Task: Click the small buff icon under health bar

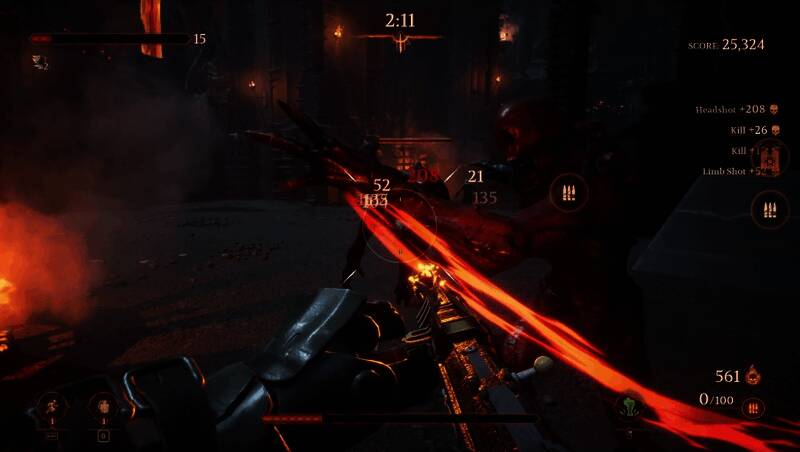Action: click(37, 62)
